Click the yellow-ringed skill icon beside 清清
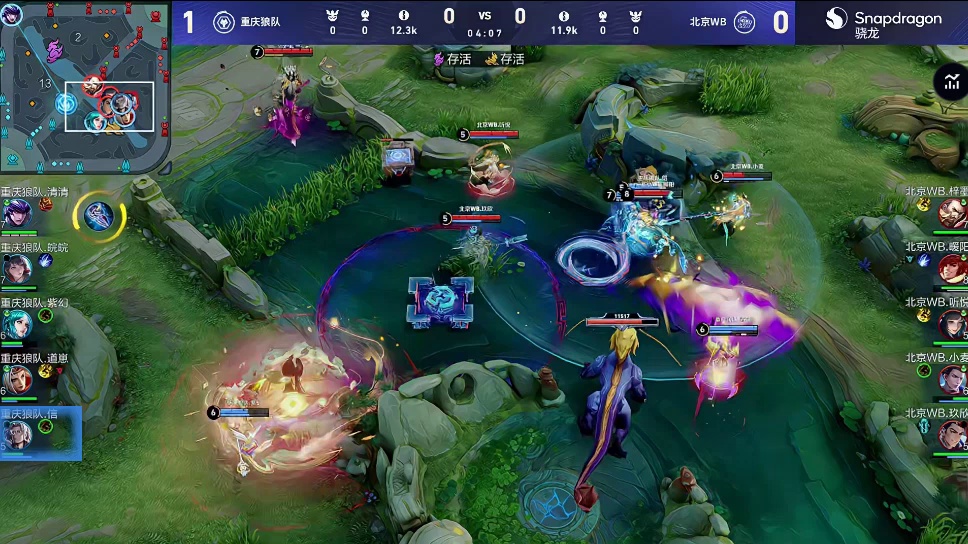968x544 pixels. (98, 215)
